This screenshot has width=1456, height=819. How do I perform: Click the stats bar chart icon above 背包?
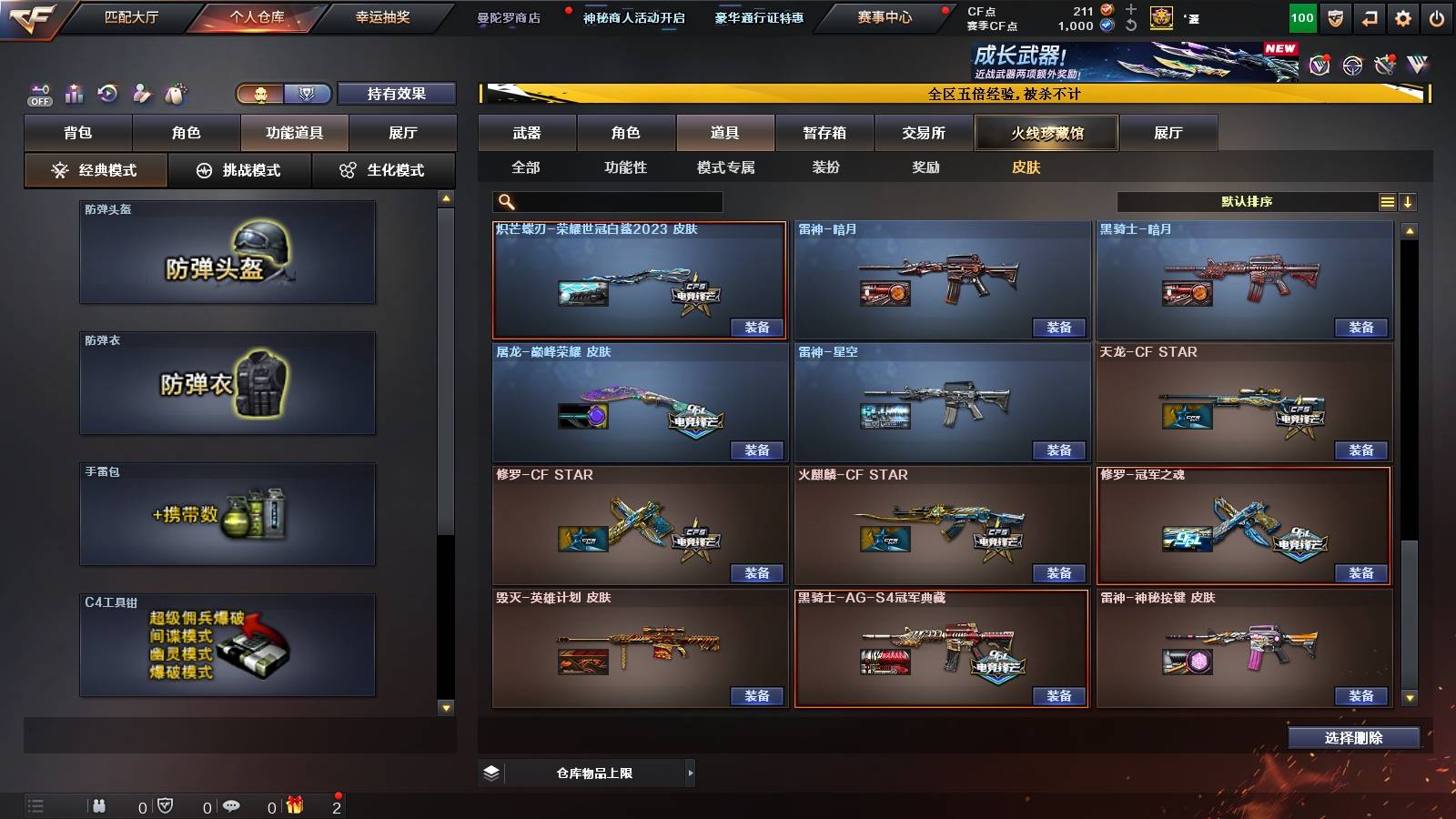pos(74,94)
